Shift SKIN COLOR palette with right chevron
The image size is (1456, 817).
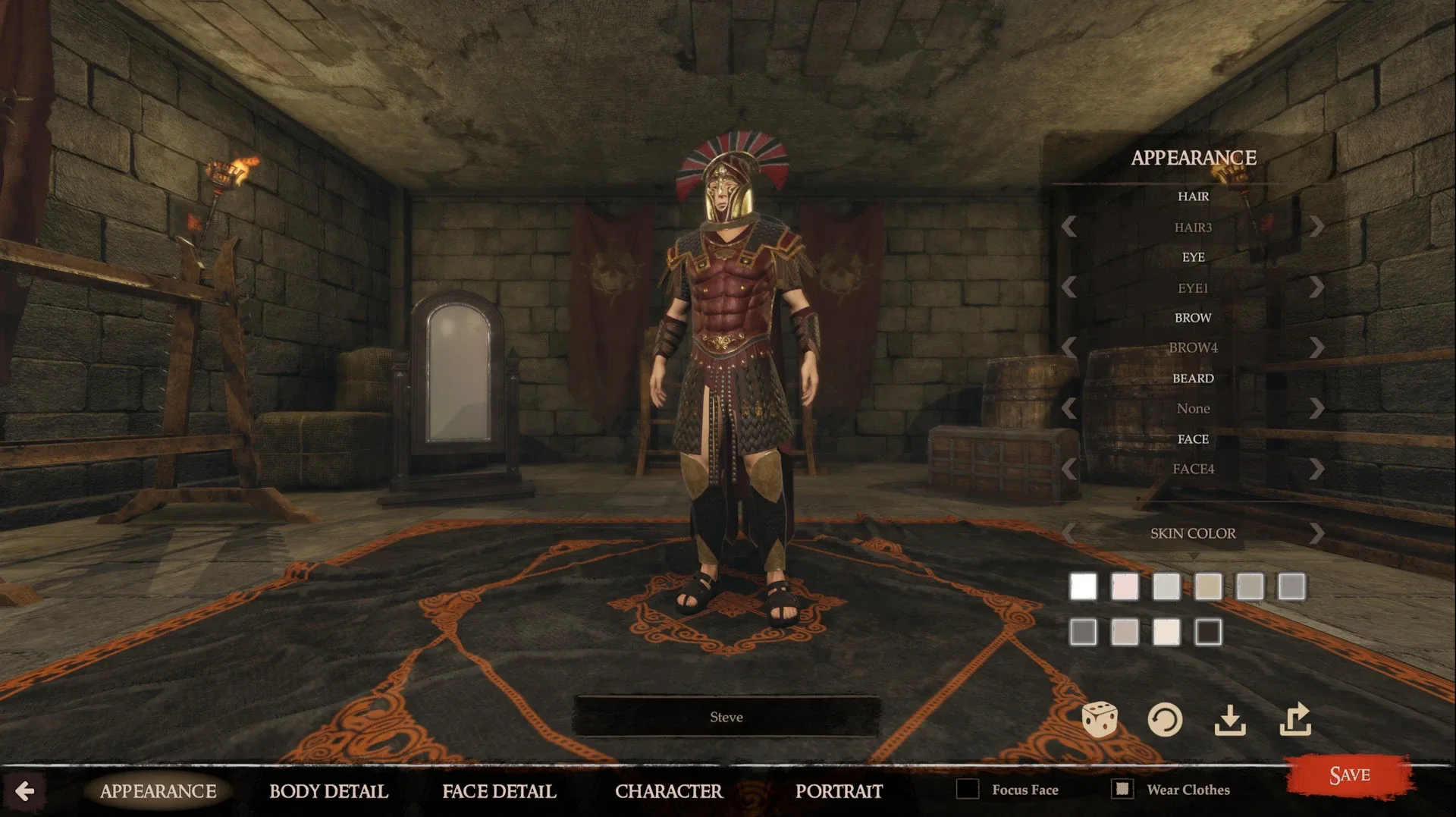coord(1317,533)
